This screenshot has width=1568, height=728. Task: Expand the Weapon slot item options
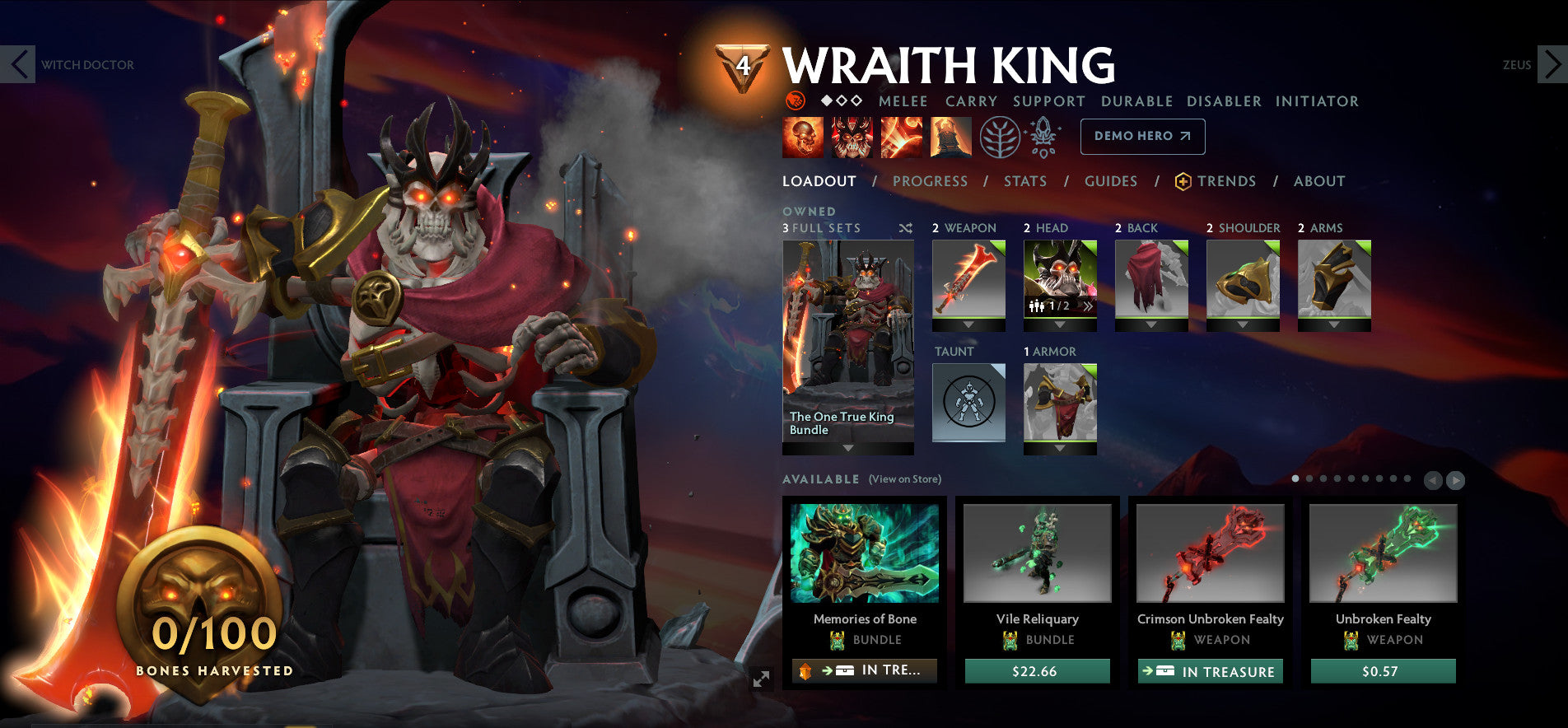[969, 324]
